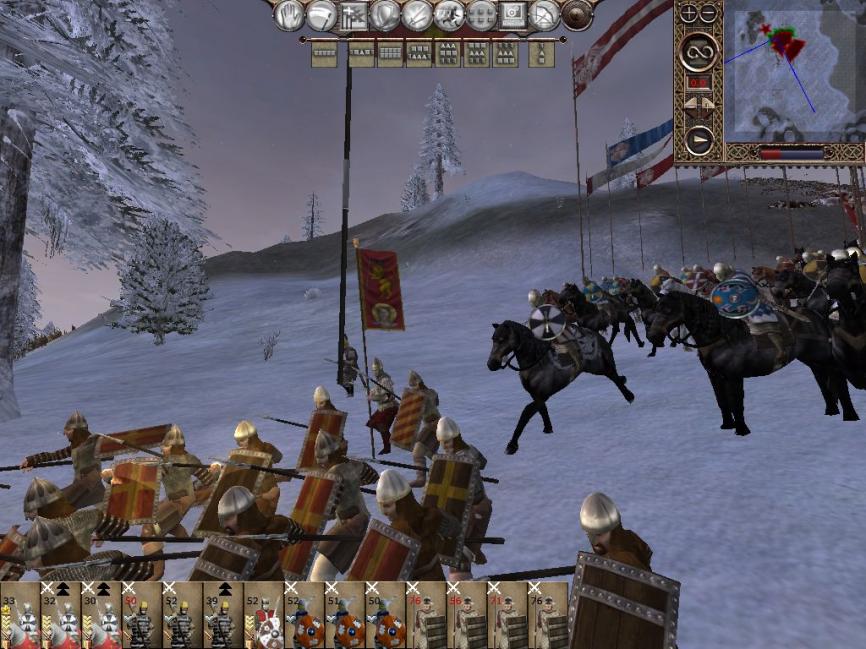This screenshot has width=866, height=649.
Task: Click the infinity symbol round button
Action: [699, 51]
